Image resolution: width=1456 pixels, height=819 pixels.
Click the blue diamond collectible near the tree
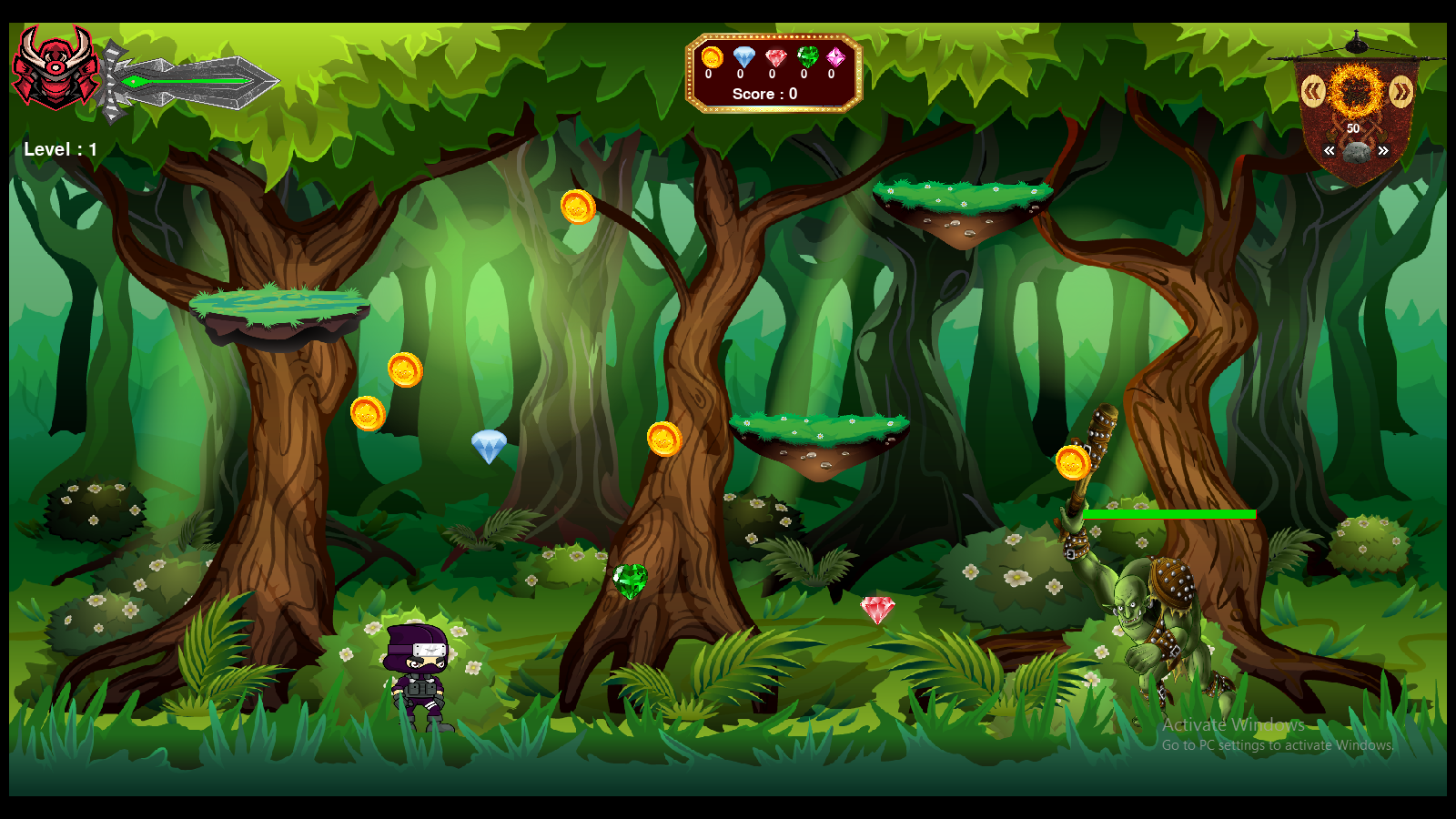click(x=490, y=444)
